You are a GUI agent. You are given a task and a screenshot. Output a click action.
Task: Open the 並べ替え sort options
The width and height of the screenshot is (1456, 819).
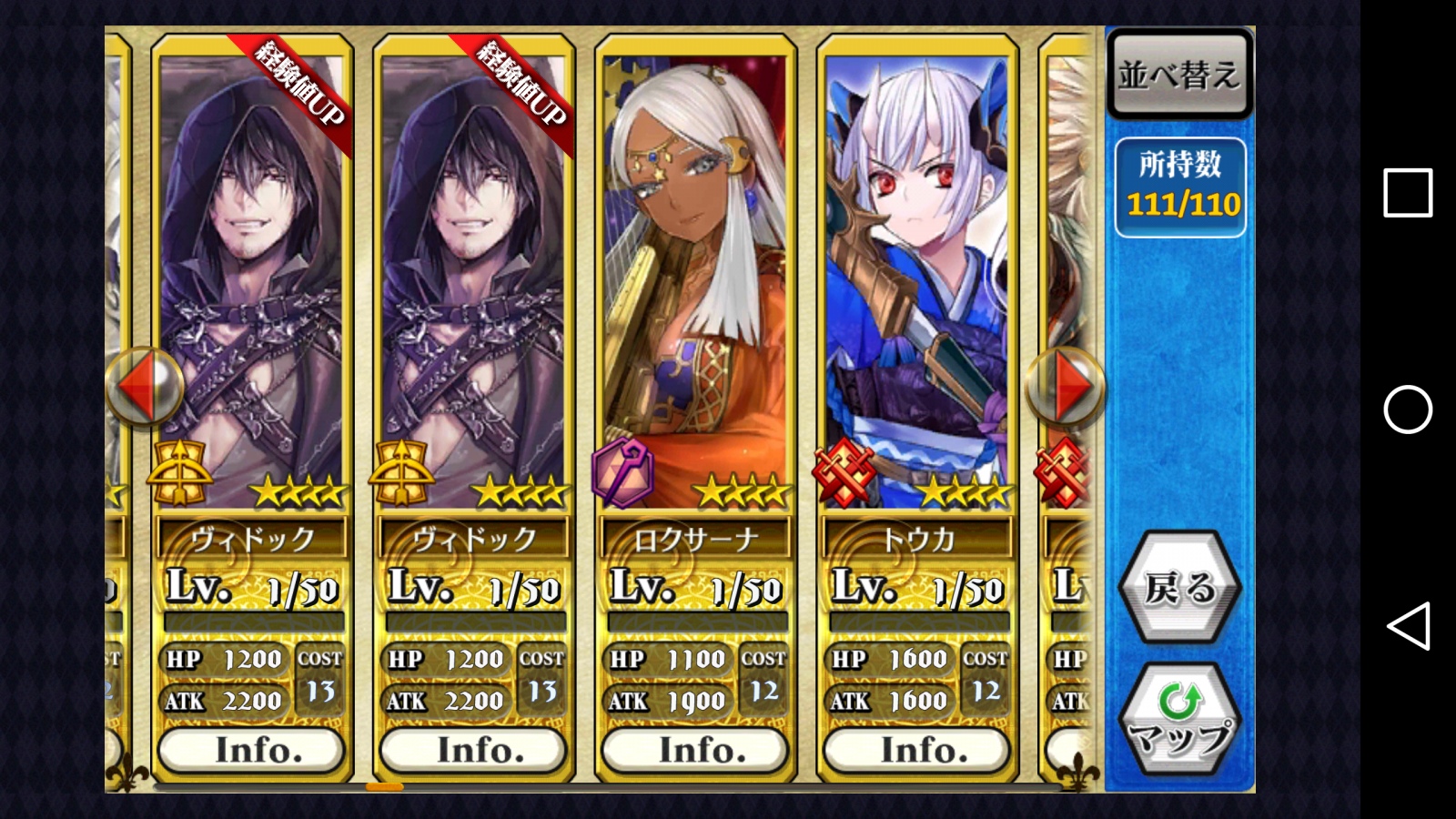(1179, 75)
